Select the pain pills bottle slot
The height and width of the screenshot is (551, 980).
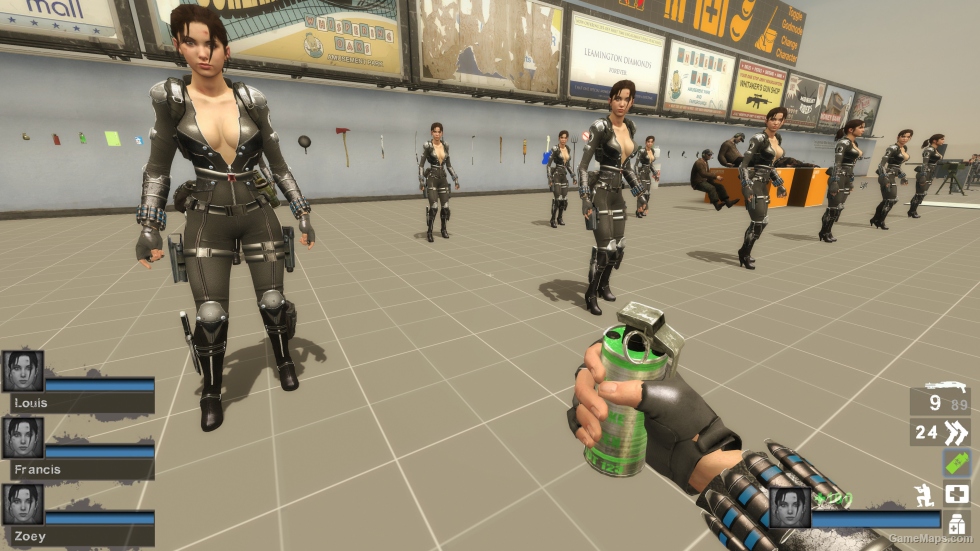coord(956,523)
